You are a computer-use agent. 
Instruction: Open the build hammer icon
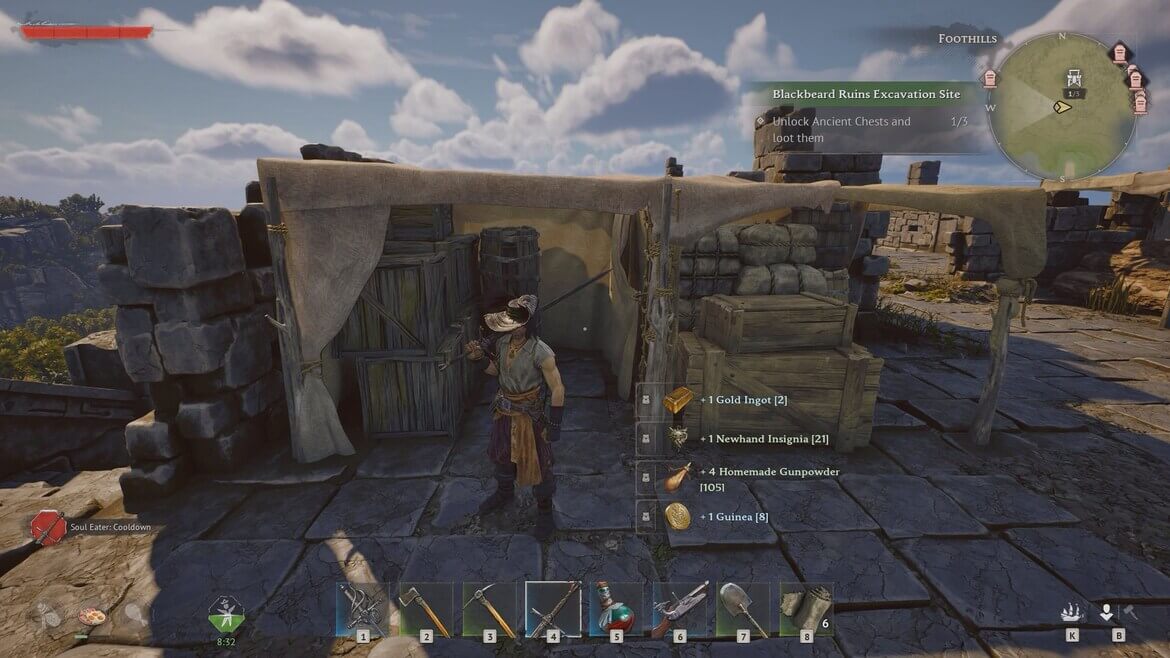pos(1130,612)
